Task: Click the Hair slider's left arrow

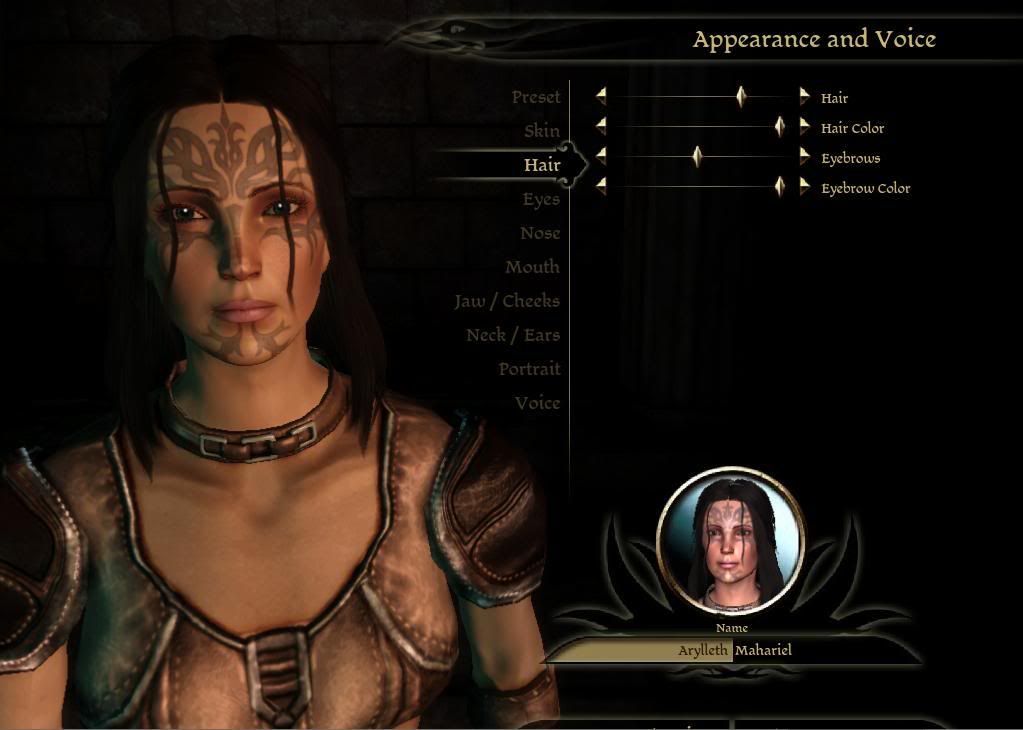Action: (601, 97)
